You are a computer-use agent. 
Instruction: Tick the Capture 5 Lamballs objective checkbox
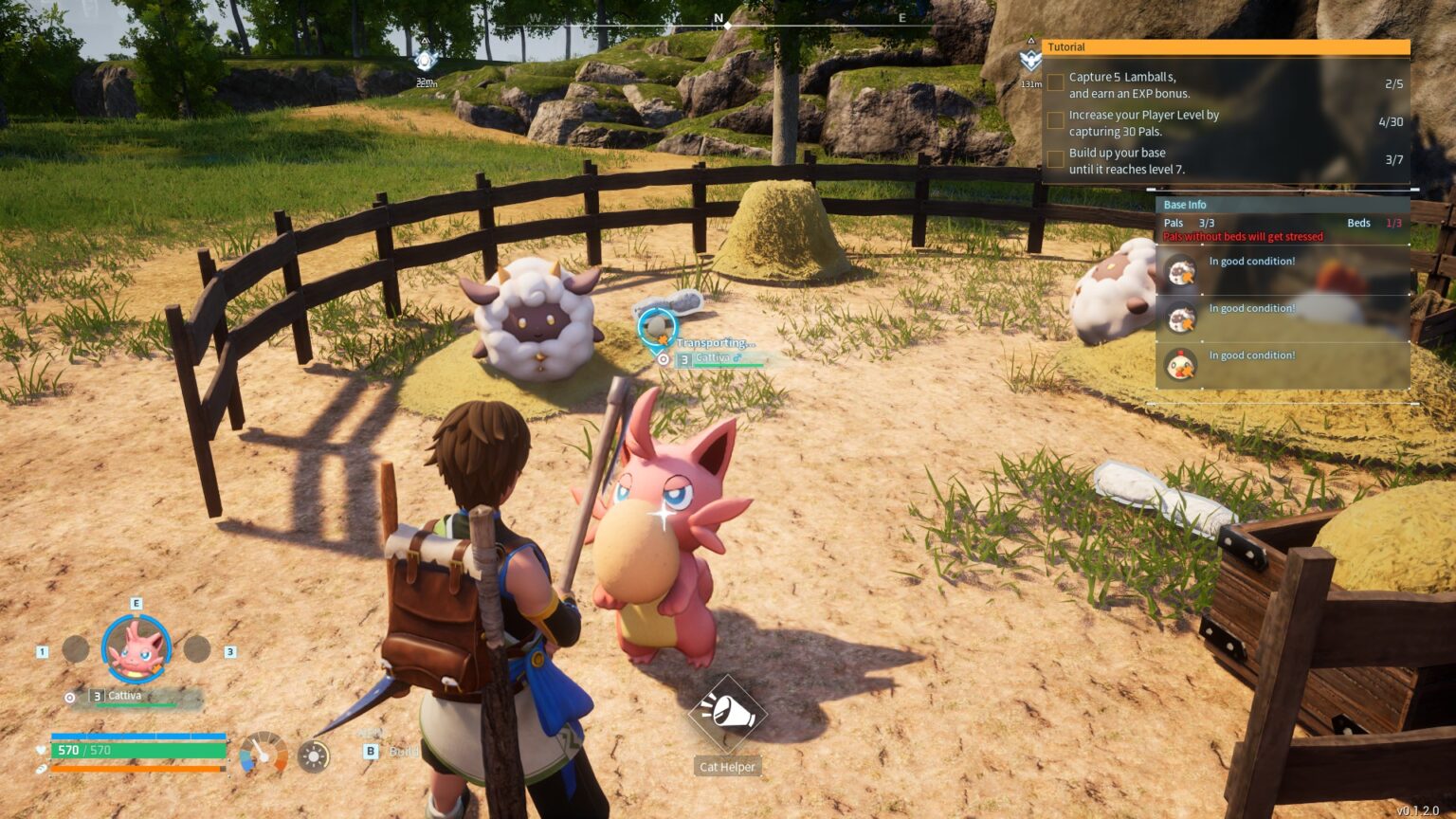[1055, 83]
